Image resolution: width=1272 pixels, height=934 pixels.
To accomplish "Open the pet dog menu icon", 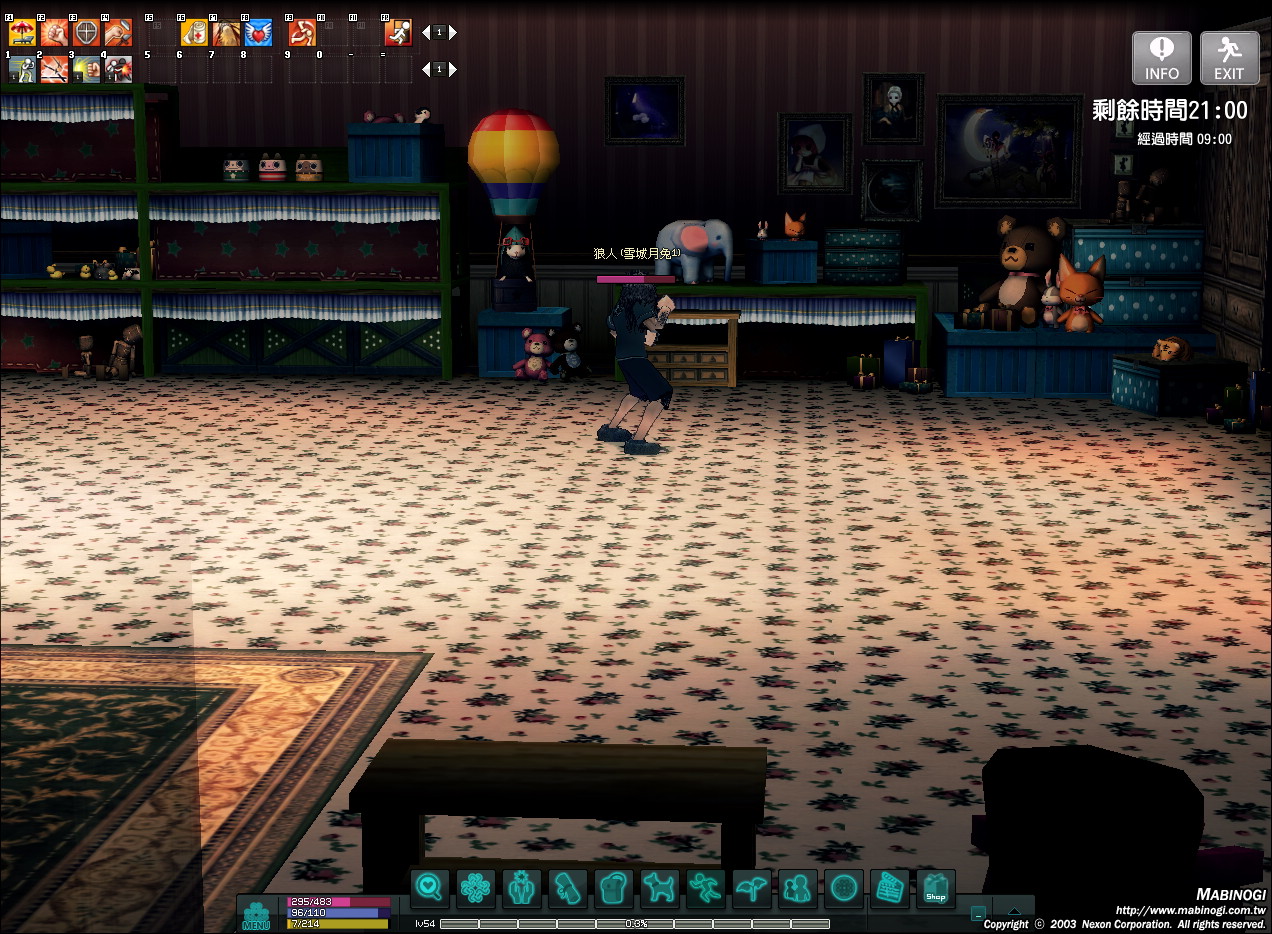I will click(659, 887).
